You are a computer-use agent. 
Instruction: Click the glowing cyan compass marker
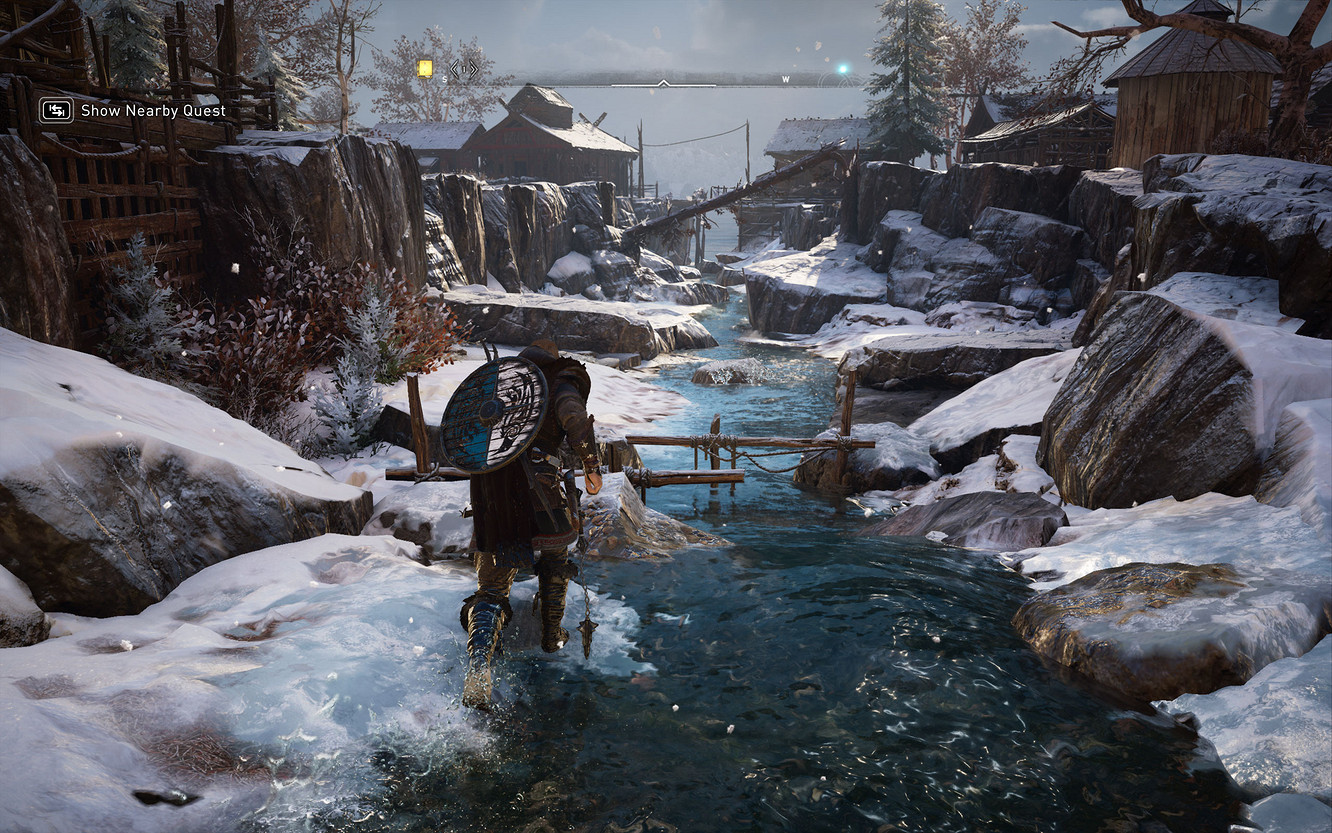(842, 69)
